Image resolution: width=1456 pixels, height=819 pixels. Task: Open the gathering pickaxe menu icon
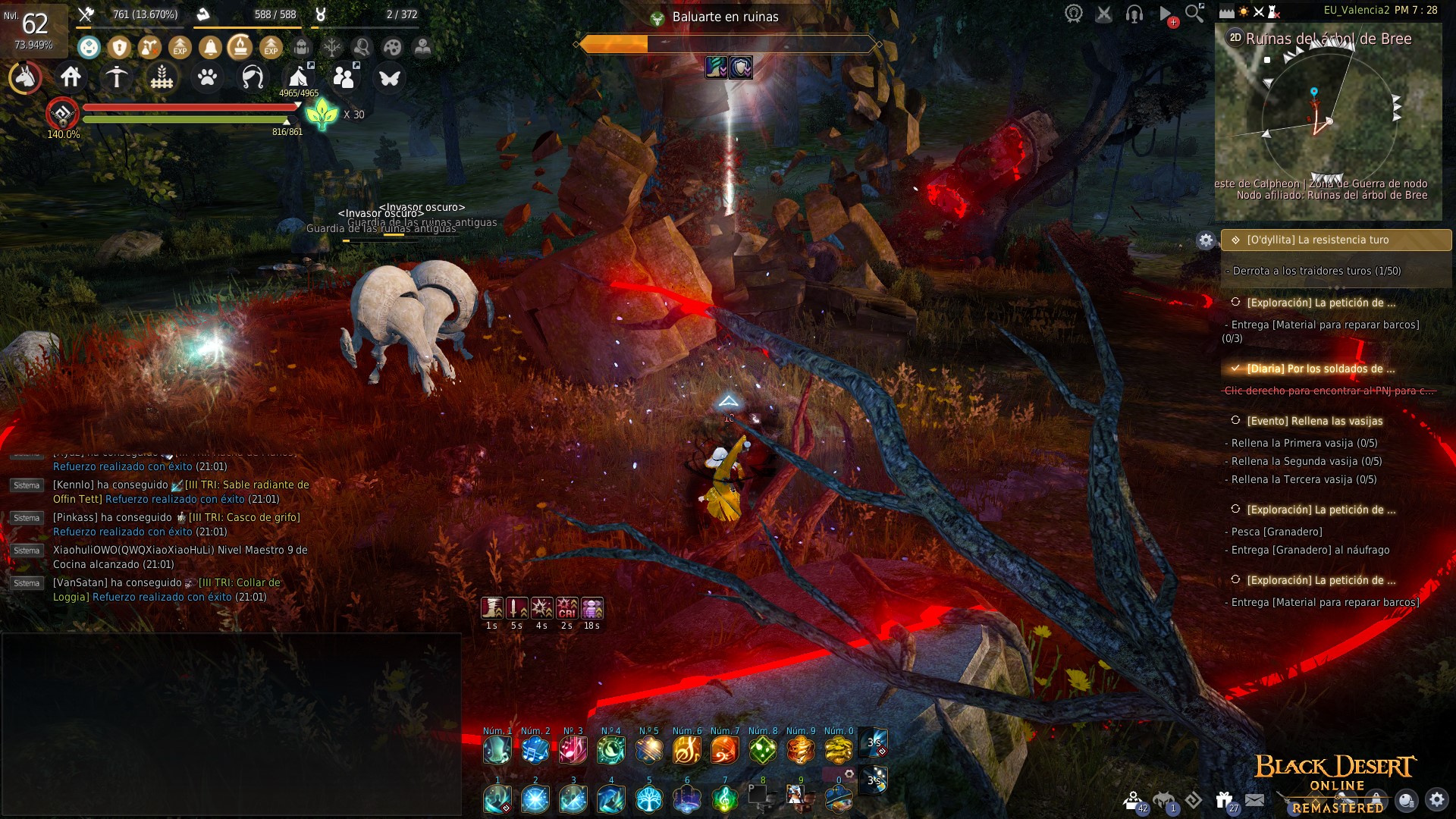coord(116,77)
